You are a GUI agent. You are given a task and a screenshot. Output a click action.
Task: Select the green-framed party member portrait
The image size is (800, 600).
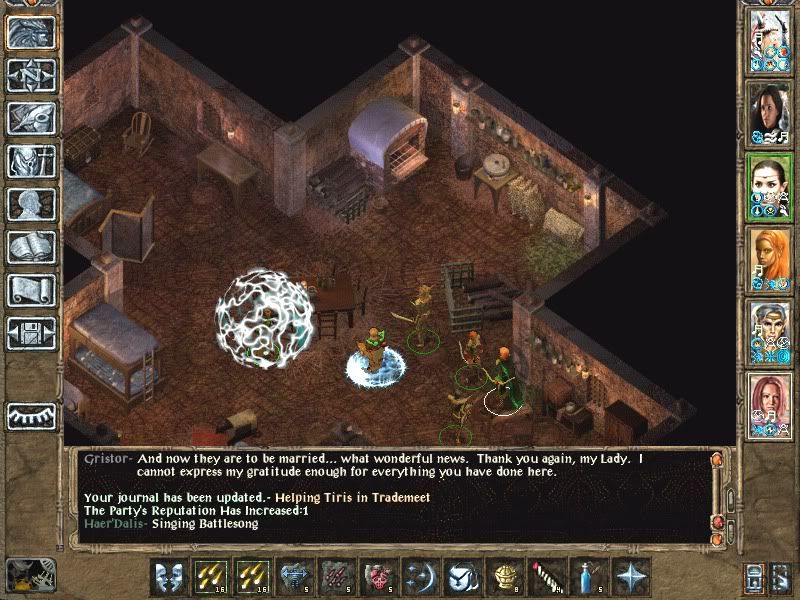coord(769,187)
